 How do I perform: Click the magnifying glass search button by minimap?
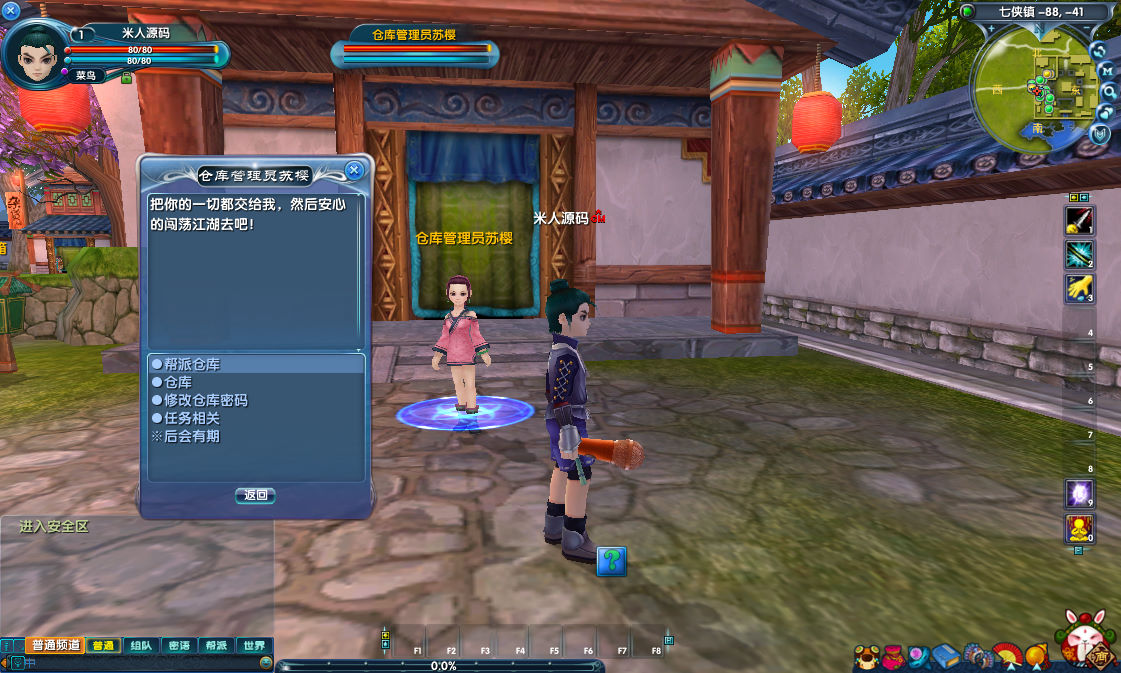click(1108, 91)
